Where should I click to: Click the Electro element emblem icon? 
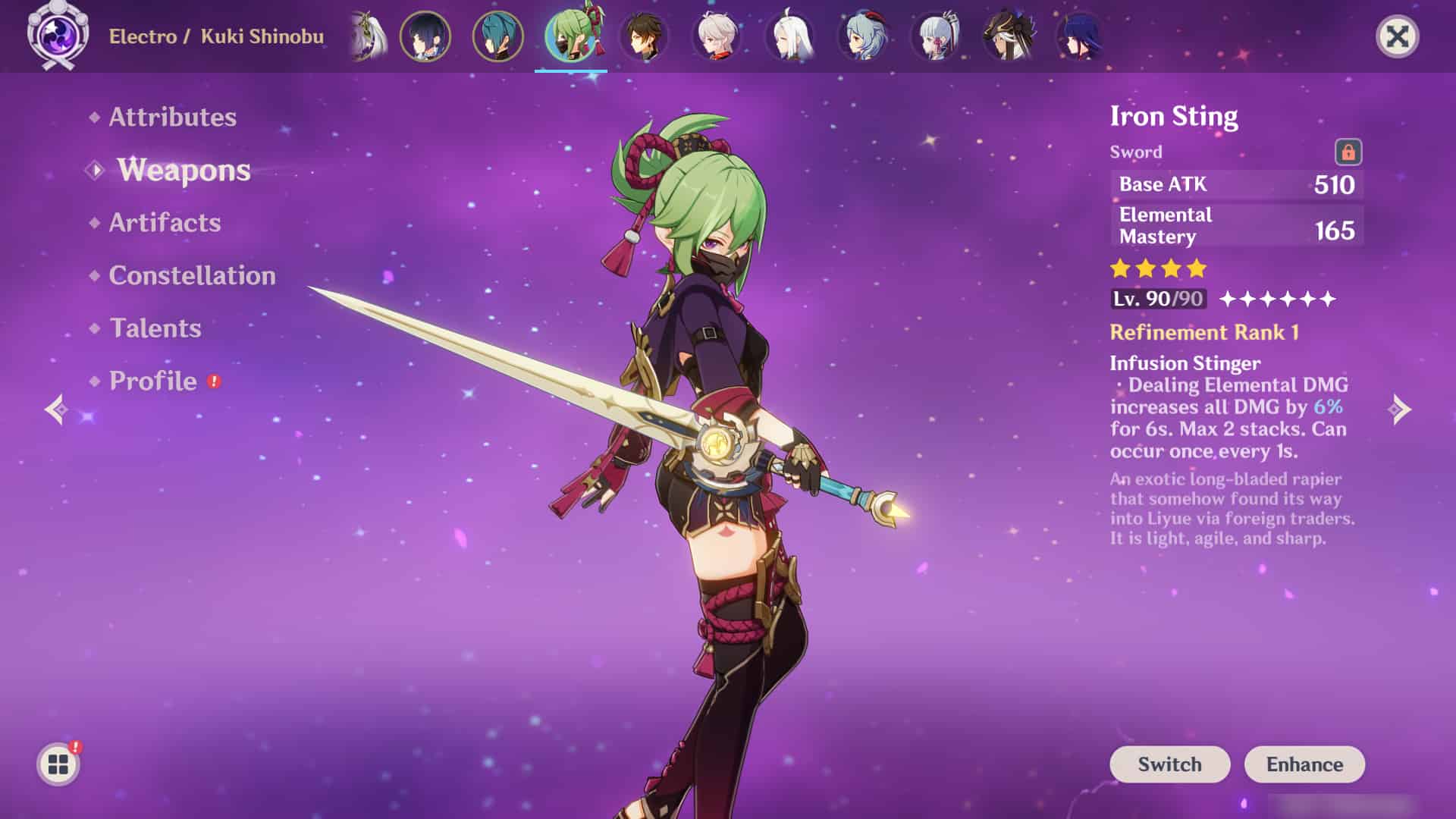coord(58,36)
